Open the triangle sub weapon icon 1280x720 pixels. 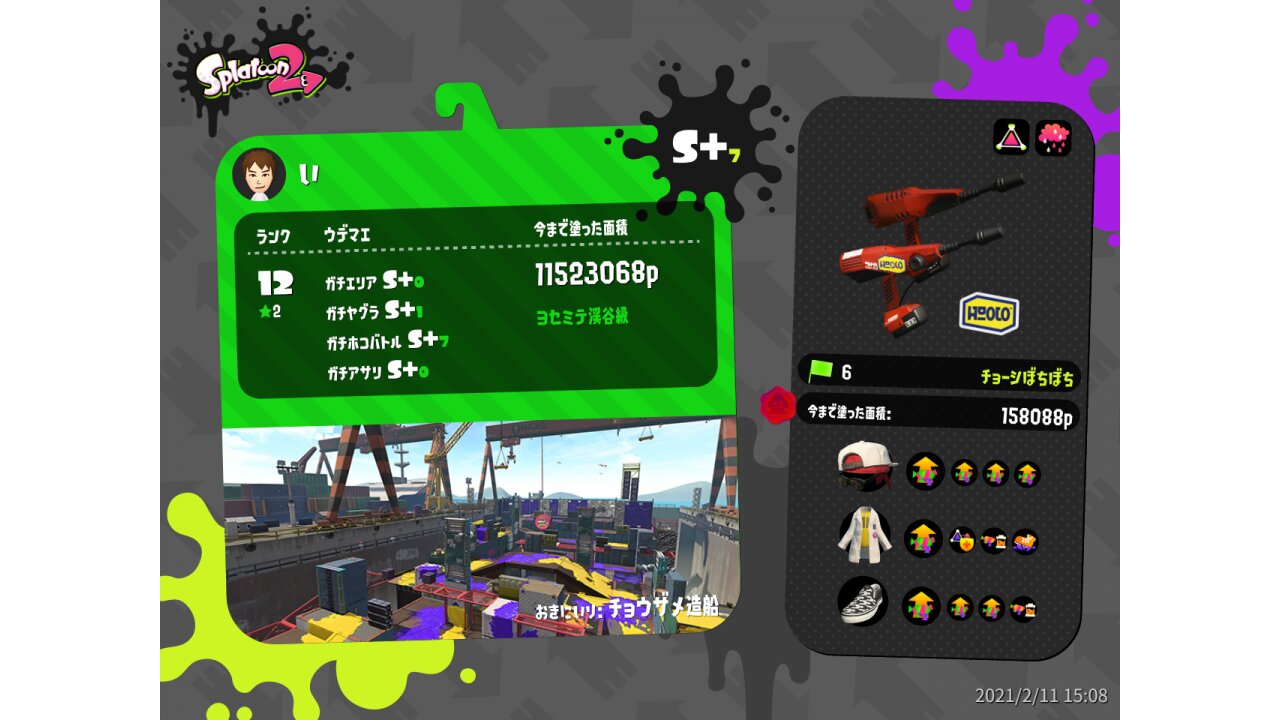(x=1011, y=137)
